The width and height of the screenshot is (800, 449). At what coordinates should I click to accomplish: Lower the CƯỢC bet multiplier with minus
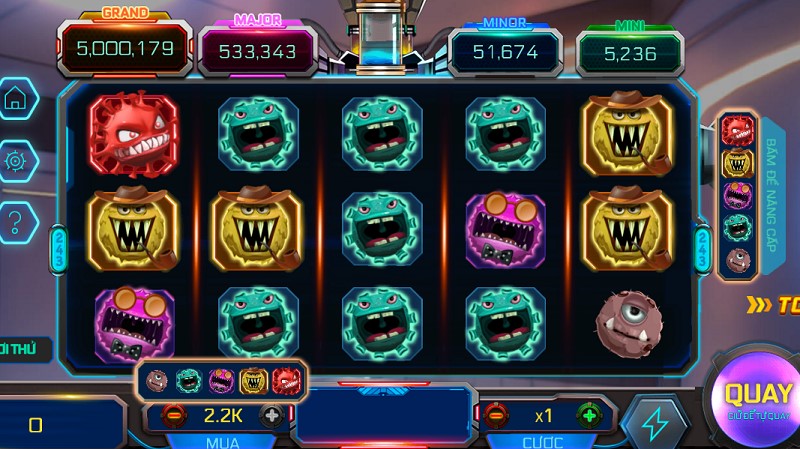(x=497, y=415)
